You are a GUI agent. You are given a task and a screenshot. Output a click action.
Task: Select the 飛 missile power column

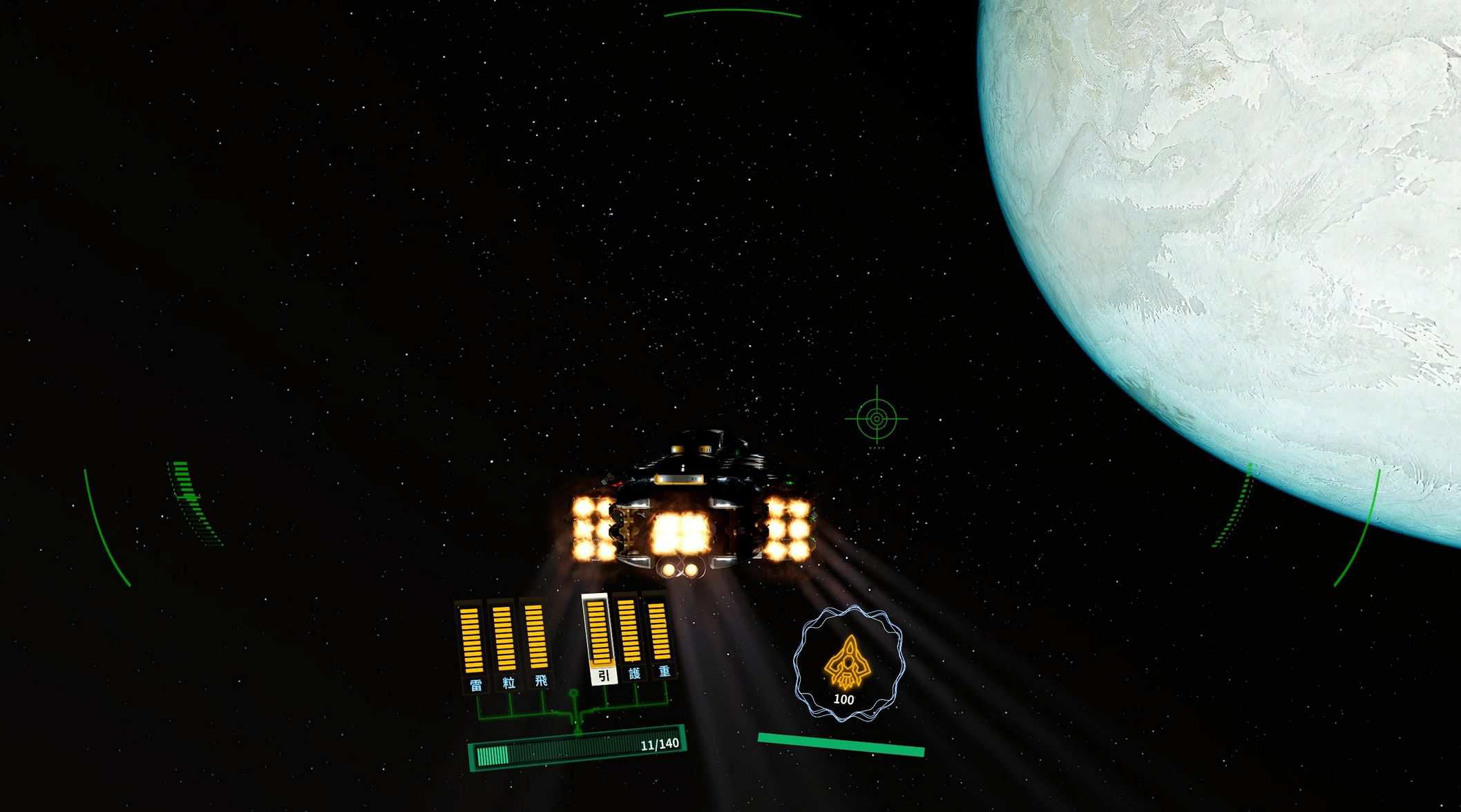[x=536, y=638]
